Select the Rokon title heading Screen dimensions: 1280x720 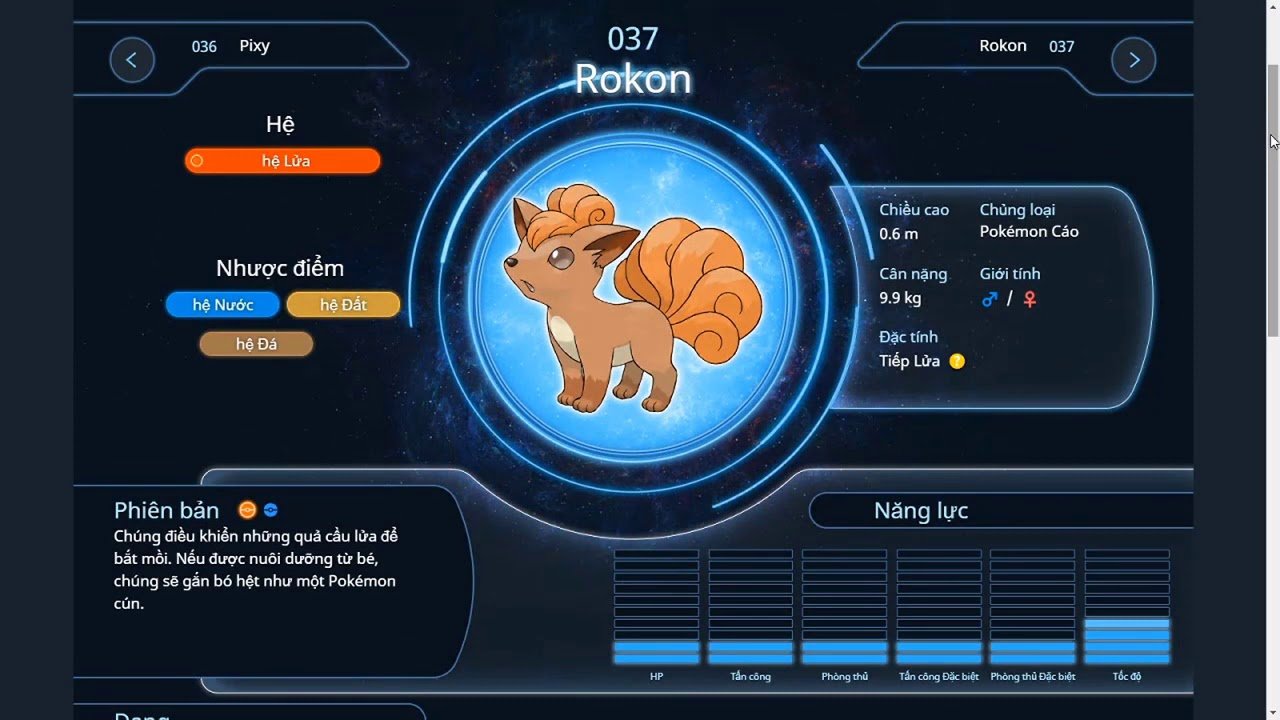[632, 79]
